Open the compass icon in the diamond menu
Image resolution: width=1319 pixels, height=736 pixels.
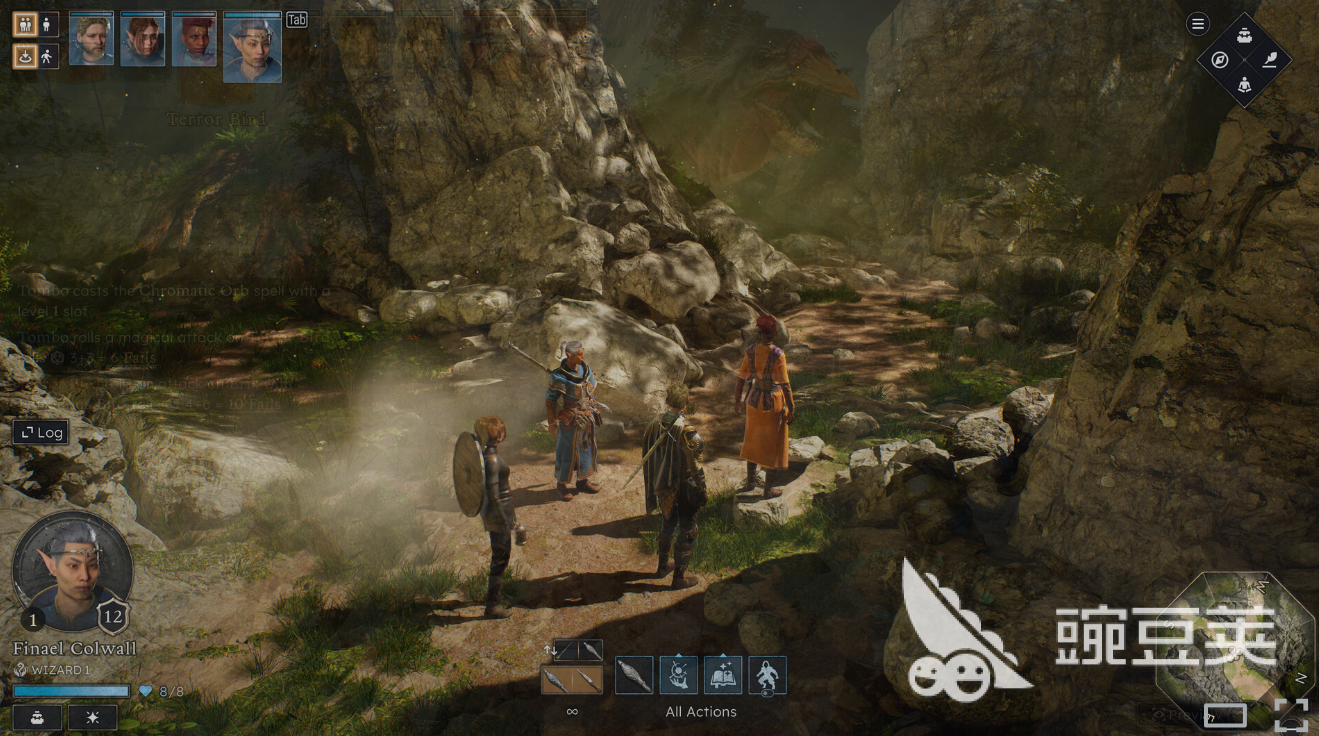1220,60
